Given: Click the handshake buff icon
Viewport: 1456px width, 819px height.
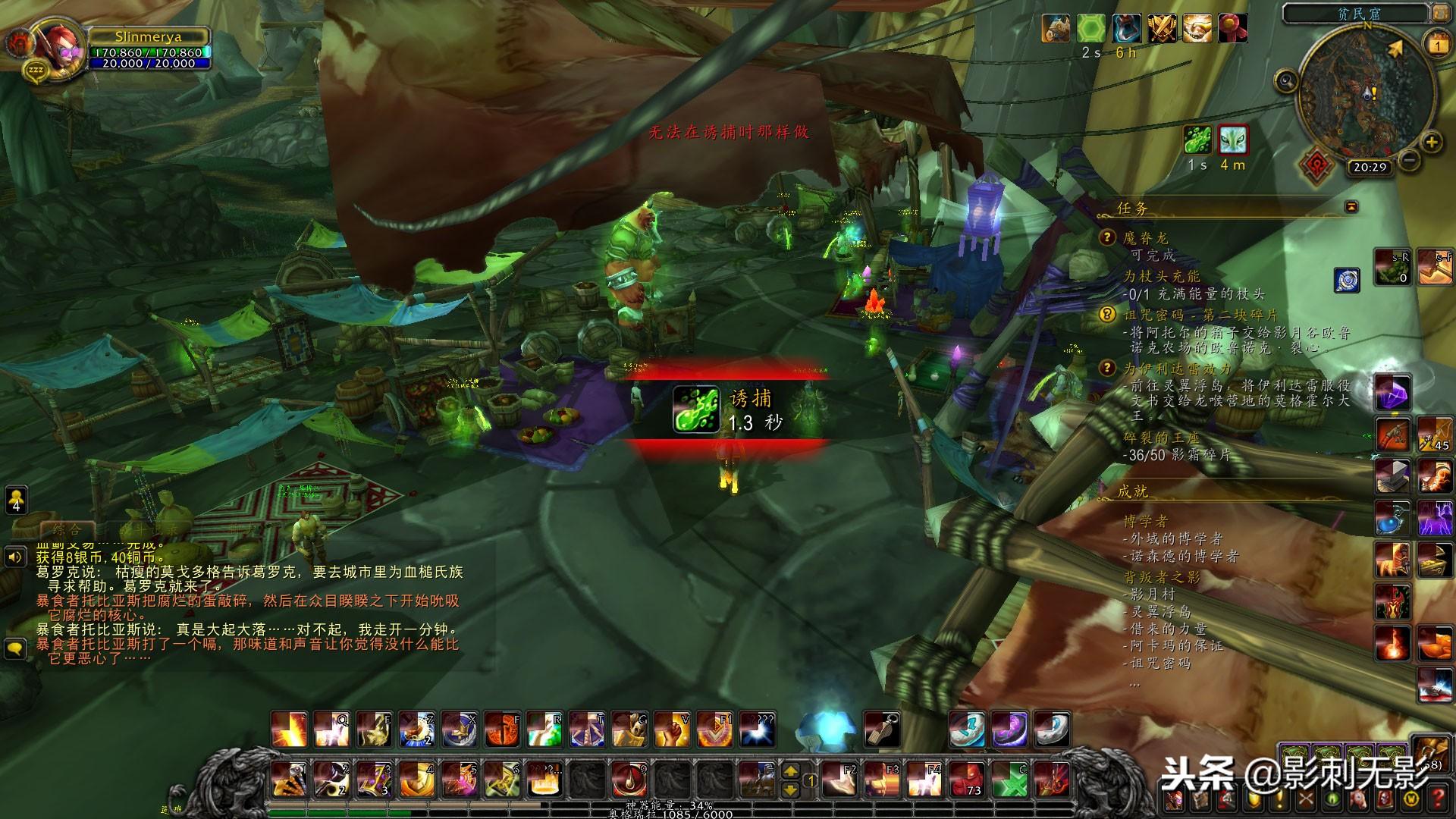Looking at the screenshot, I should pyautogui.click(x=1197, y=29).
